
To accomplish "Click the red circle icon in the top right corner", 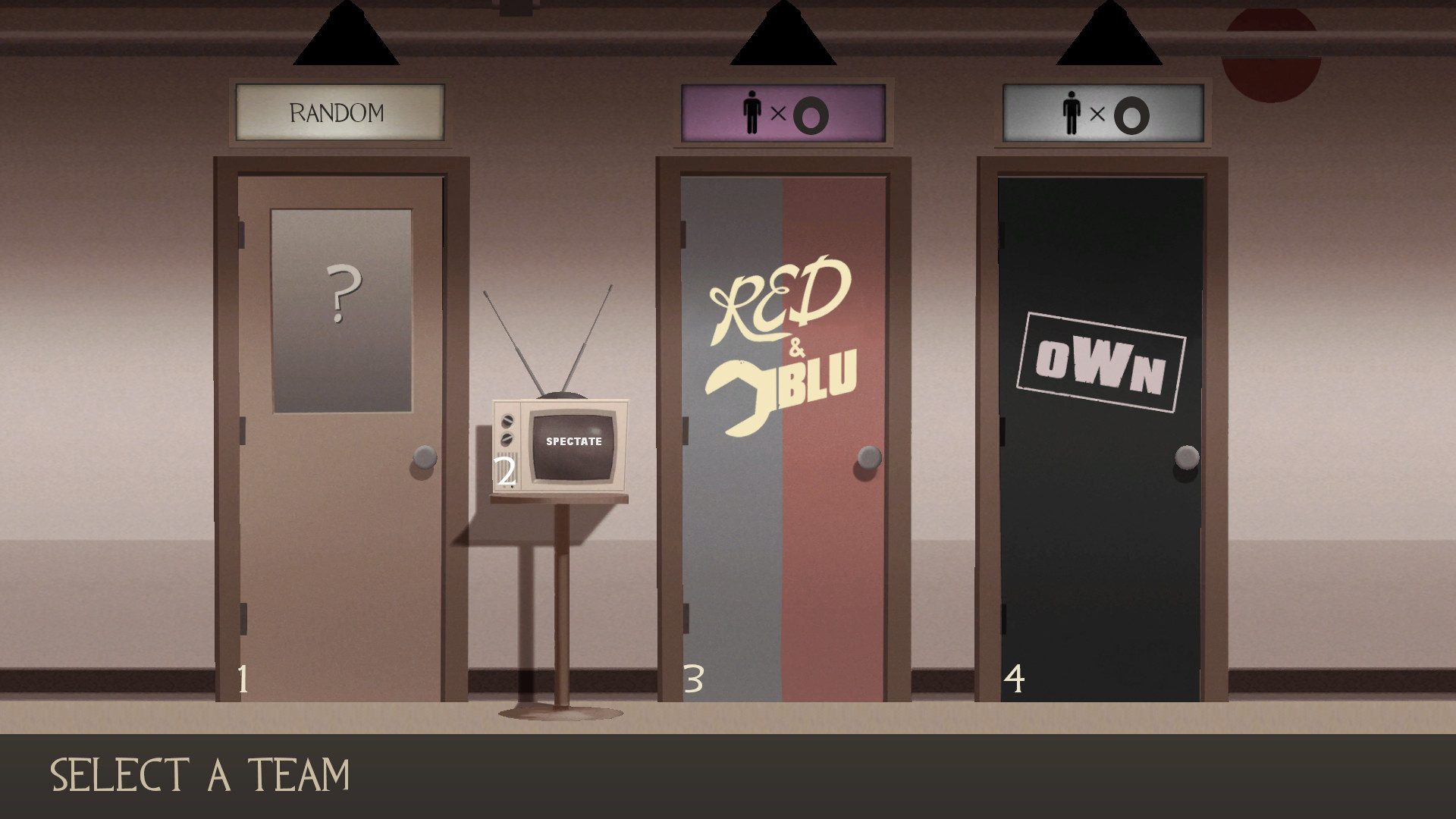I will pyautogui.click(x=1272, y=45).
